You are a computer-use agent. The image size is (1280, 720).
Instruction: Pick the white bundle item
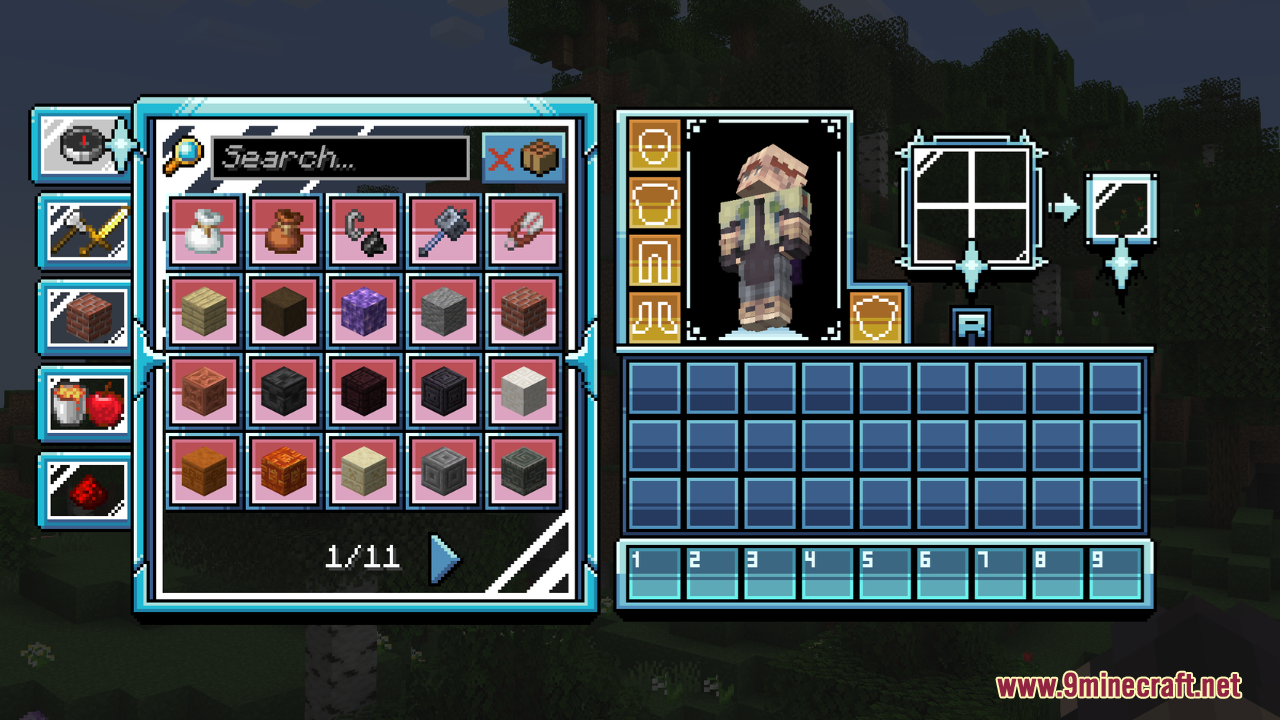pos(205,231)
